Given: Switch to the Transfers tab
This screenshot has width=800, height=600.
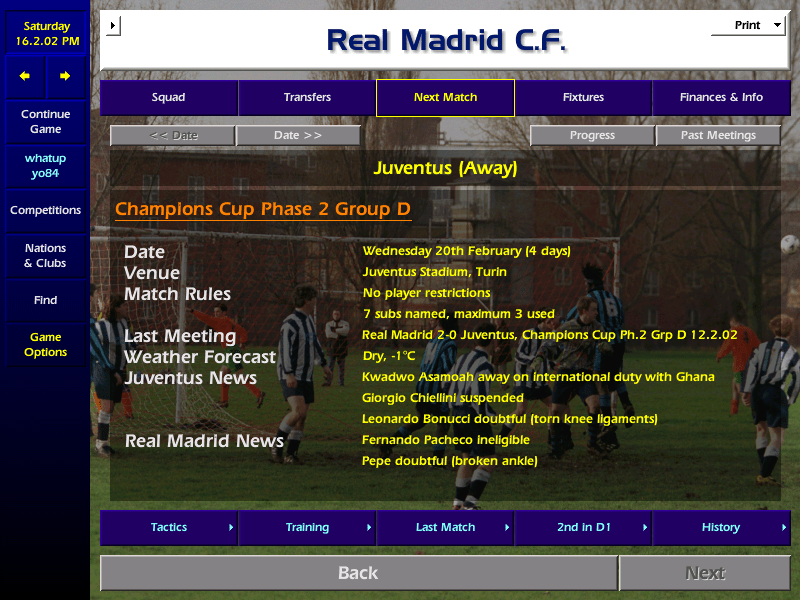Looking at the screenshot, I should pyautogui.click(x=307, y=98).
